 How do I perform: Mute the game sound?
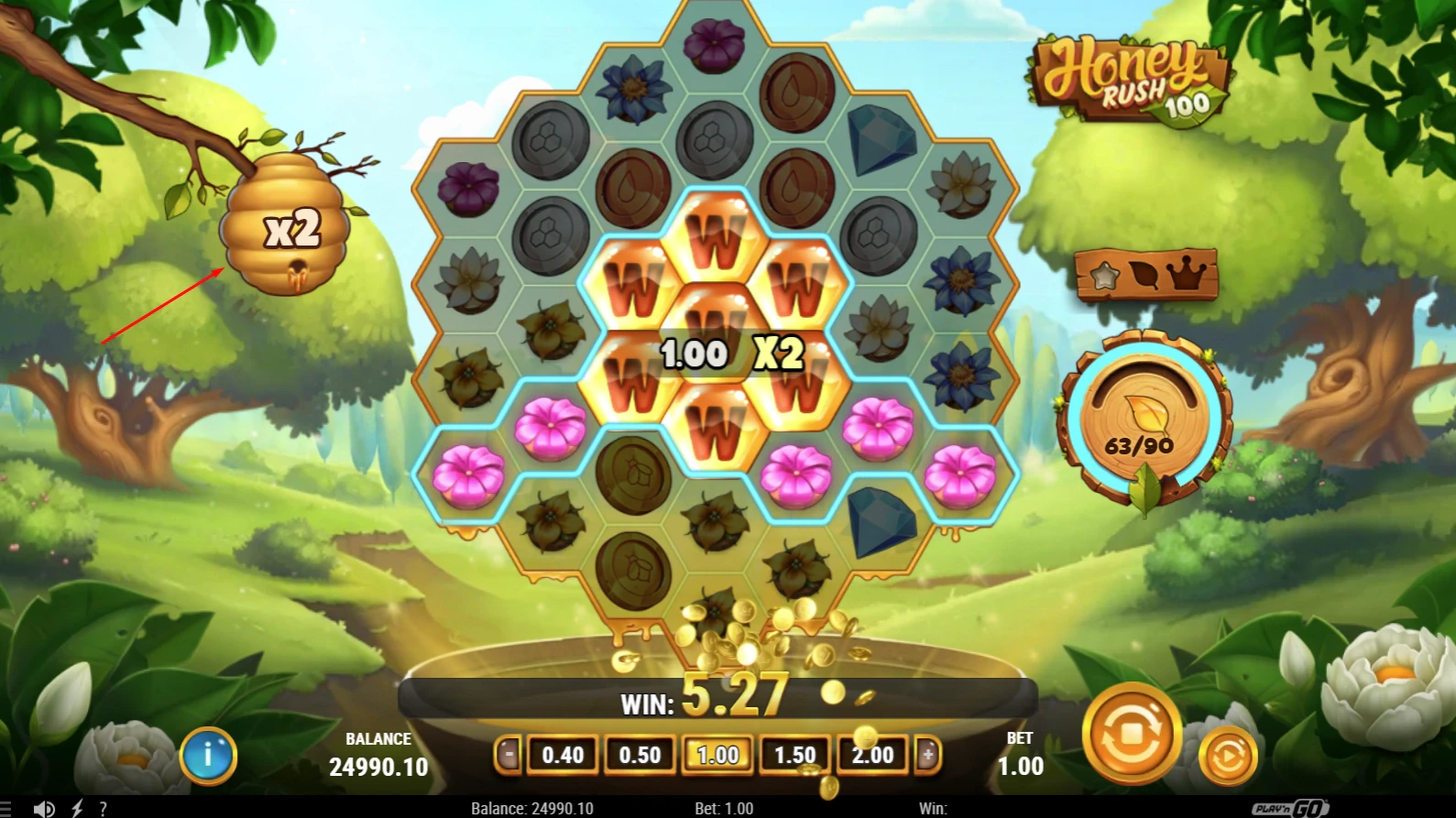(46, 807)
